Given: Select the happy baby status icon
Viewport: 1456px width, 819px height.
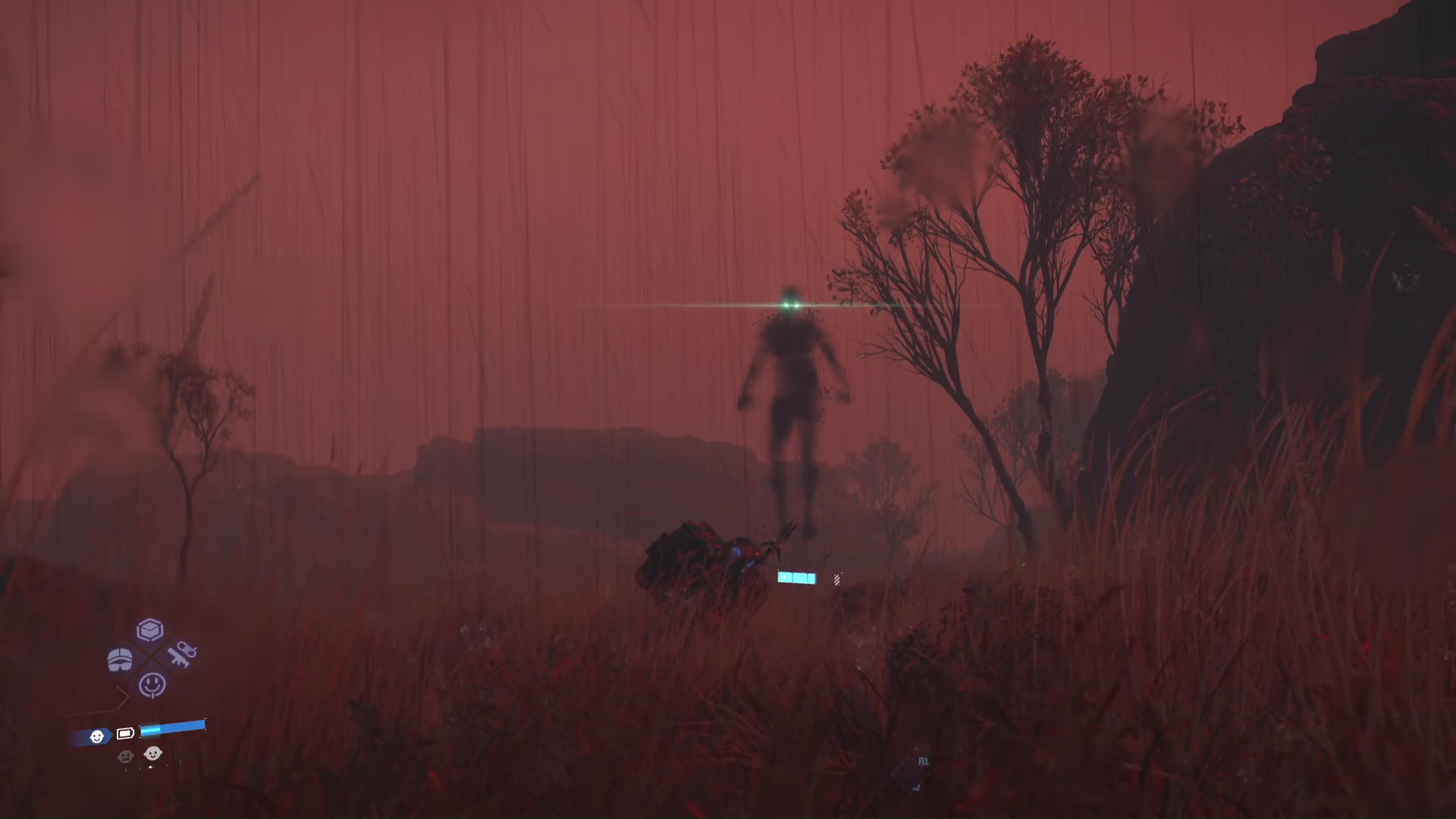Looking at the screenshot, I should point(152,754).
